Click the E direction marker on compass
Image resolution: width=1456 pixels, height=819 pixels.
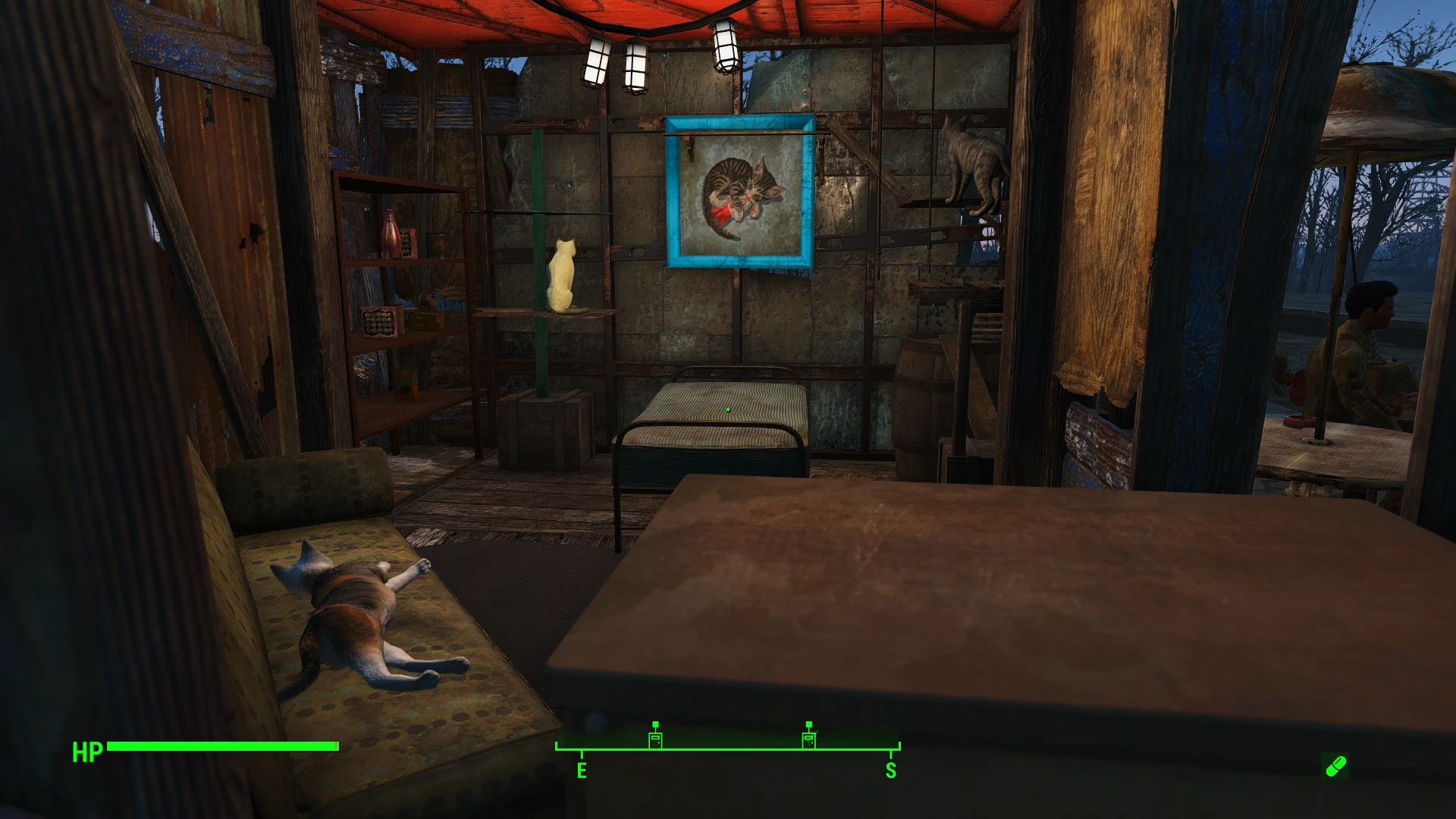[582, 770]
